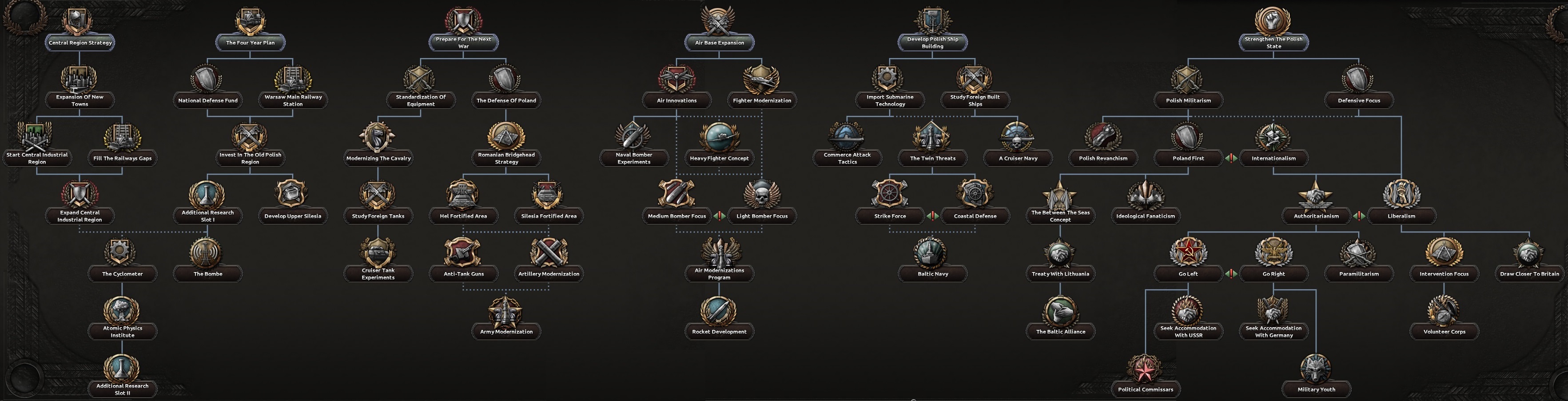Image resolution: width=1568 pixels, height=401 pixels.
Task: Click the Air Base Expansion focus
Action: coord(719,43)
